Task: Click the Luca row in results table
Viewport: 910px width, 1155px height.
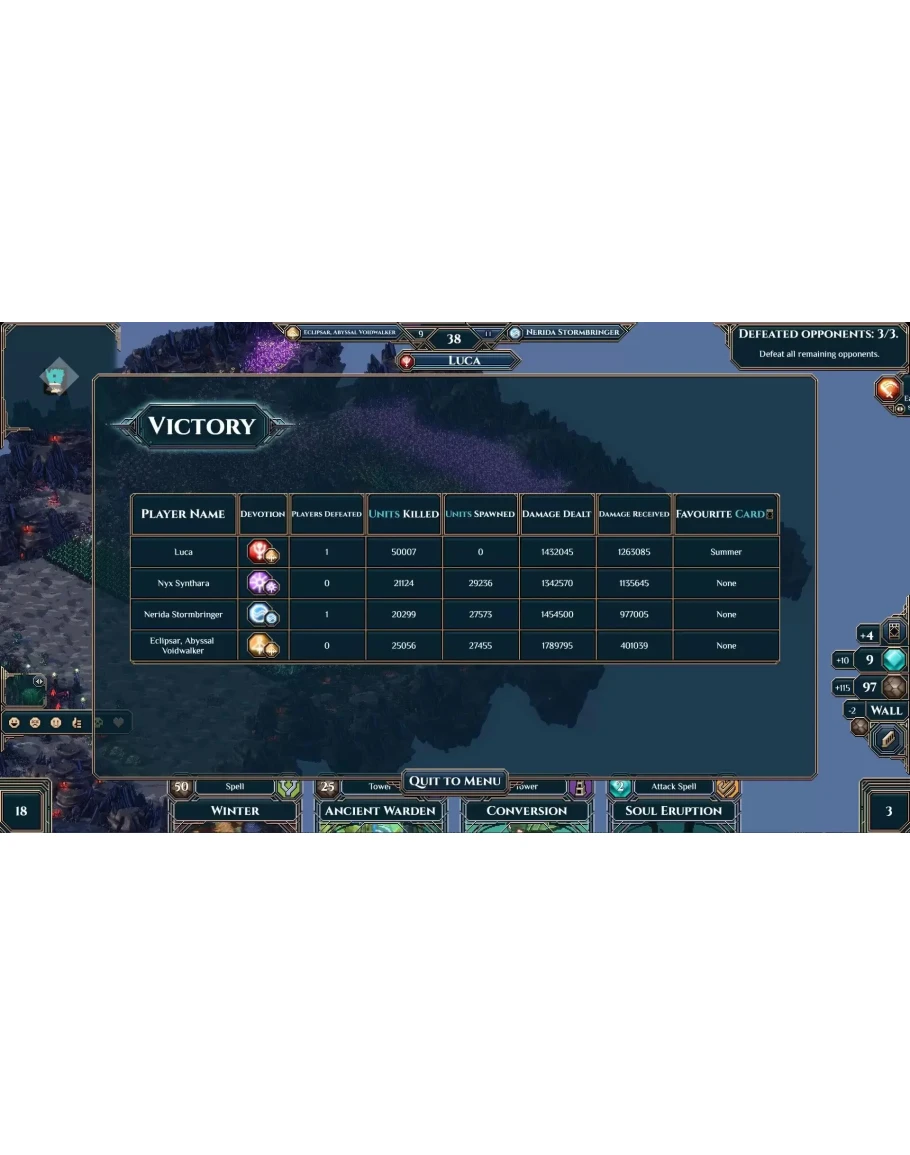Action: 455,552
